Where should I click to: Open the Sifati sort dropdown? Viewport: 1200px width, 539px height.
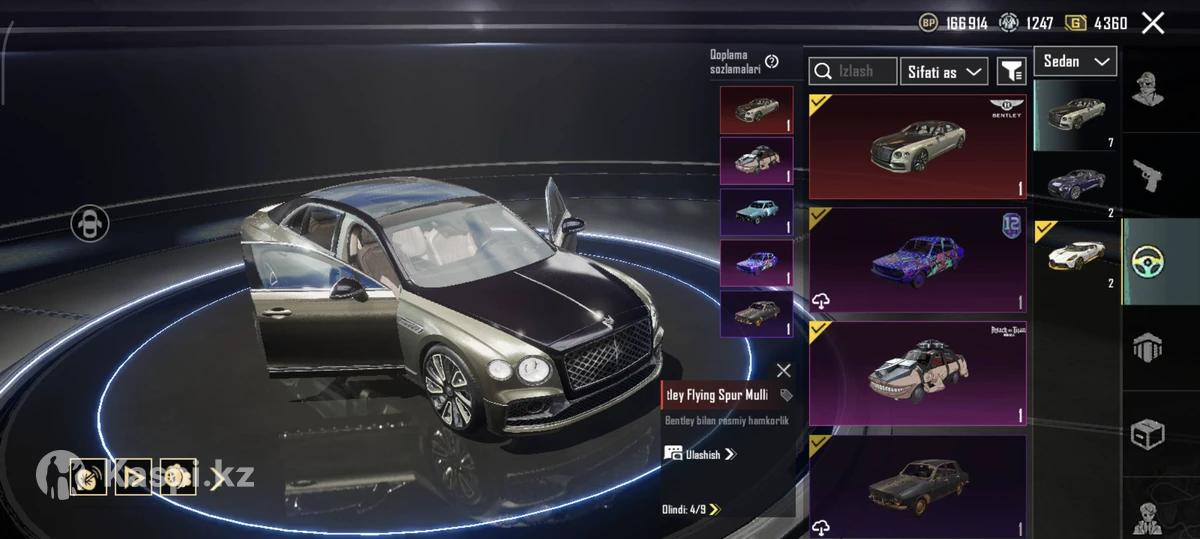tap(943, 71)
